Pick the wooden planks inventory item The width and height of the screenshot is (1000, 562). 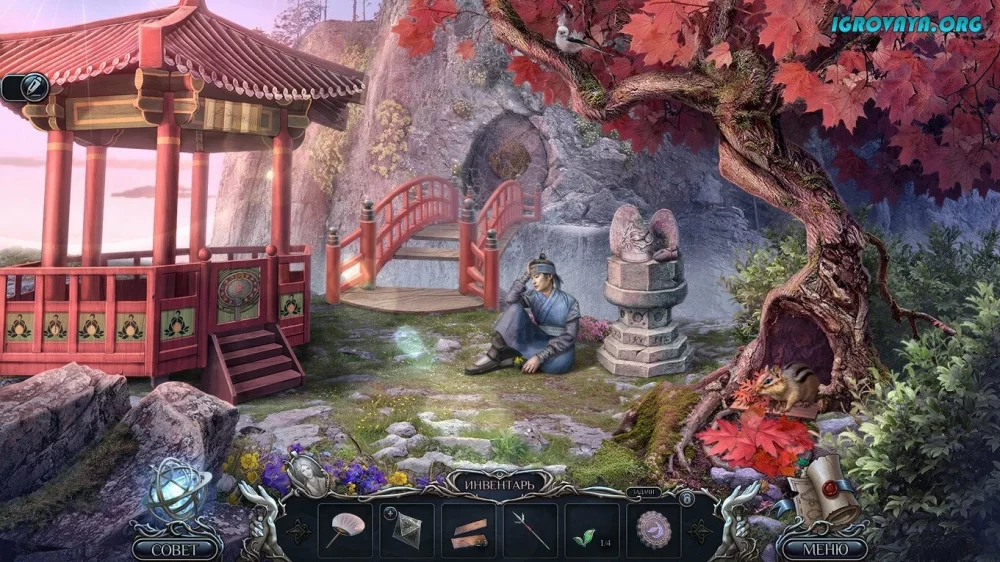[469, 529]
